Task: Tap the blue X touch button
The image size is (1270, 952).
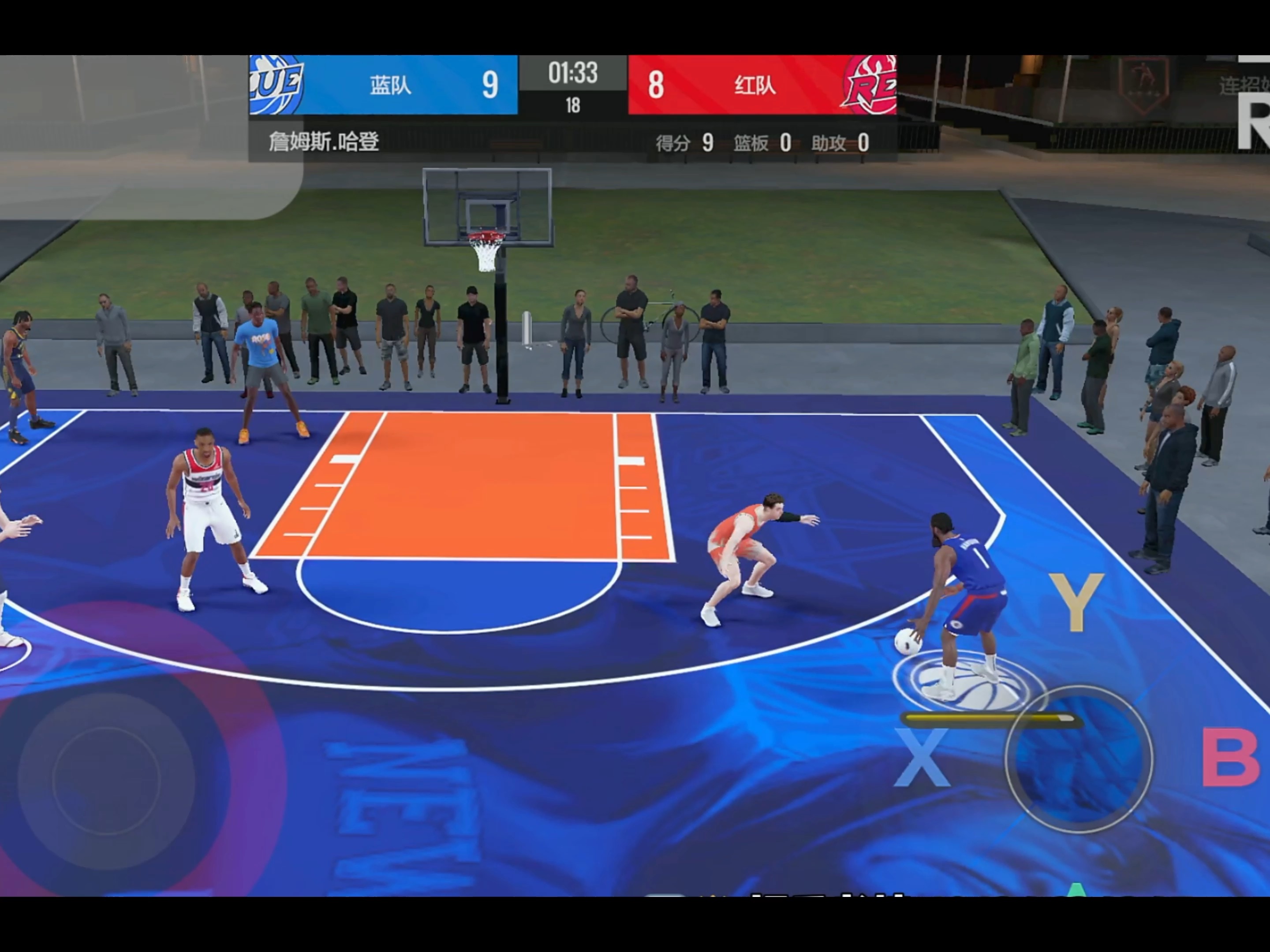Action: click(921, 758)
